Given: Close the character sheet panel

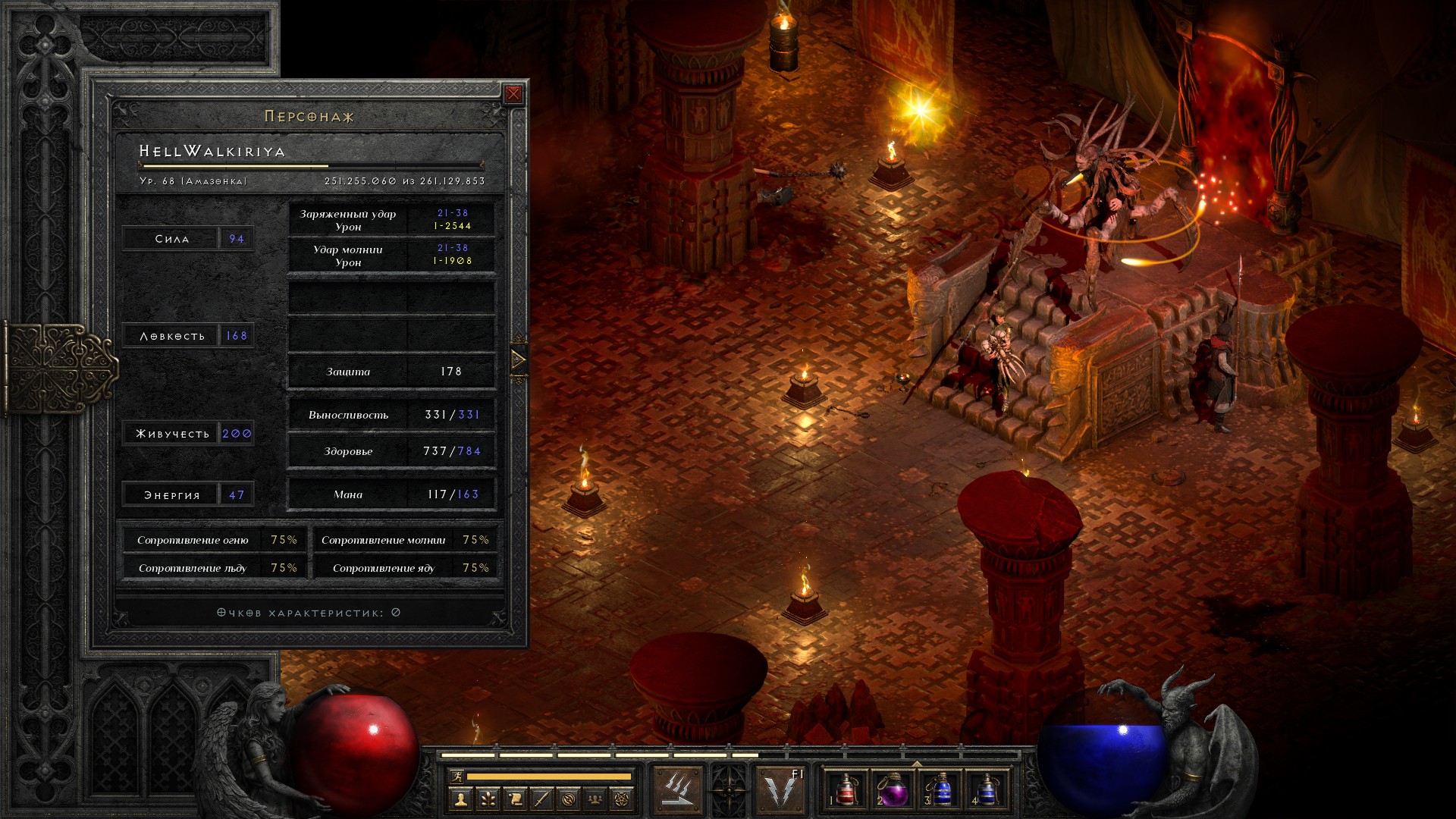Looking at the screenshot, I should tap(513, 94).
